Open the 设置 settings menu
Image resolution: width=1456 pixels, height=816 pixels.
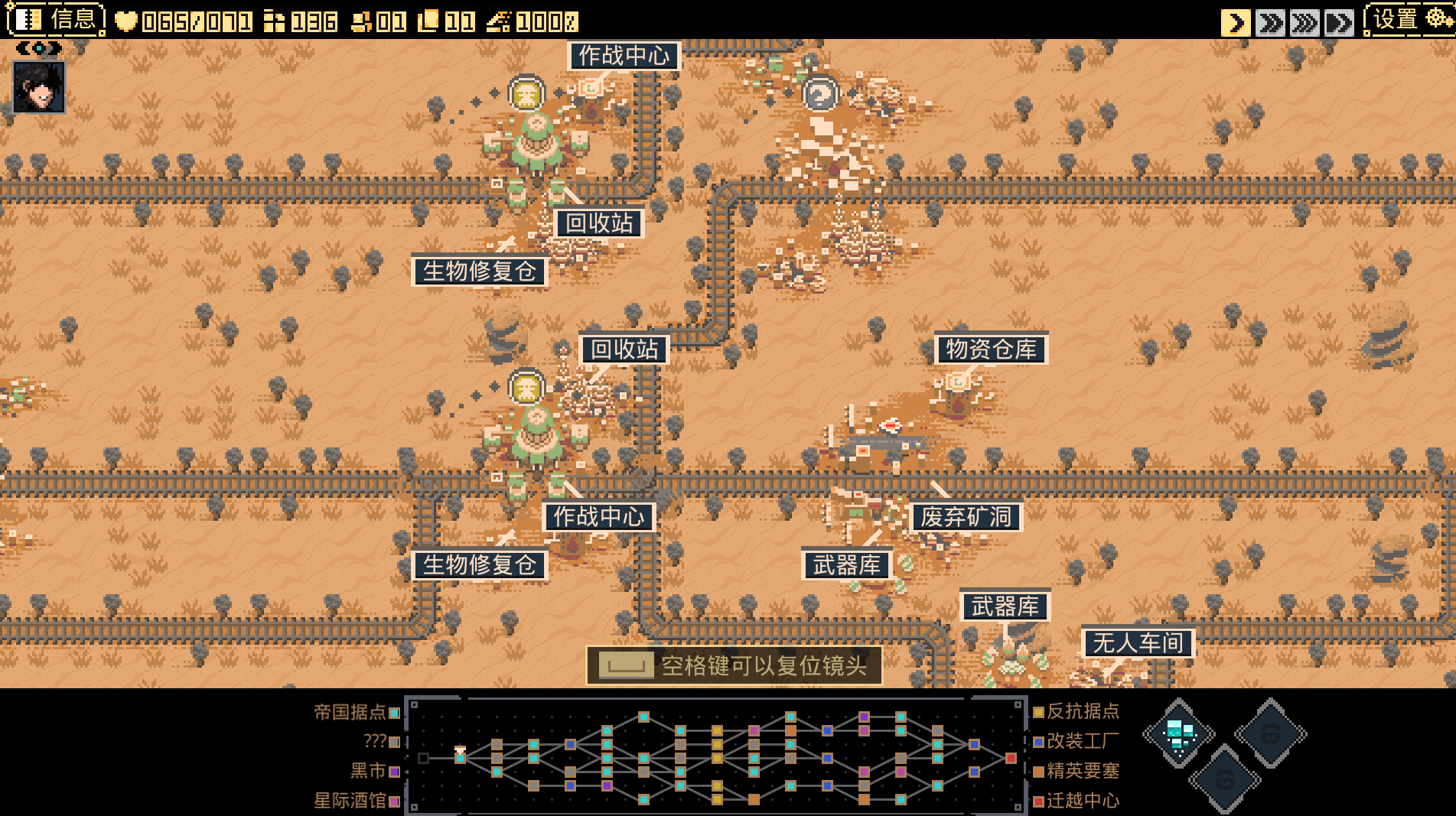pos(1409,20)
